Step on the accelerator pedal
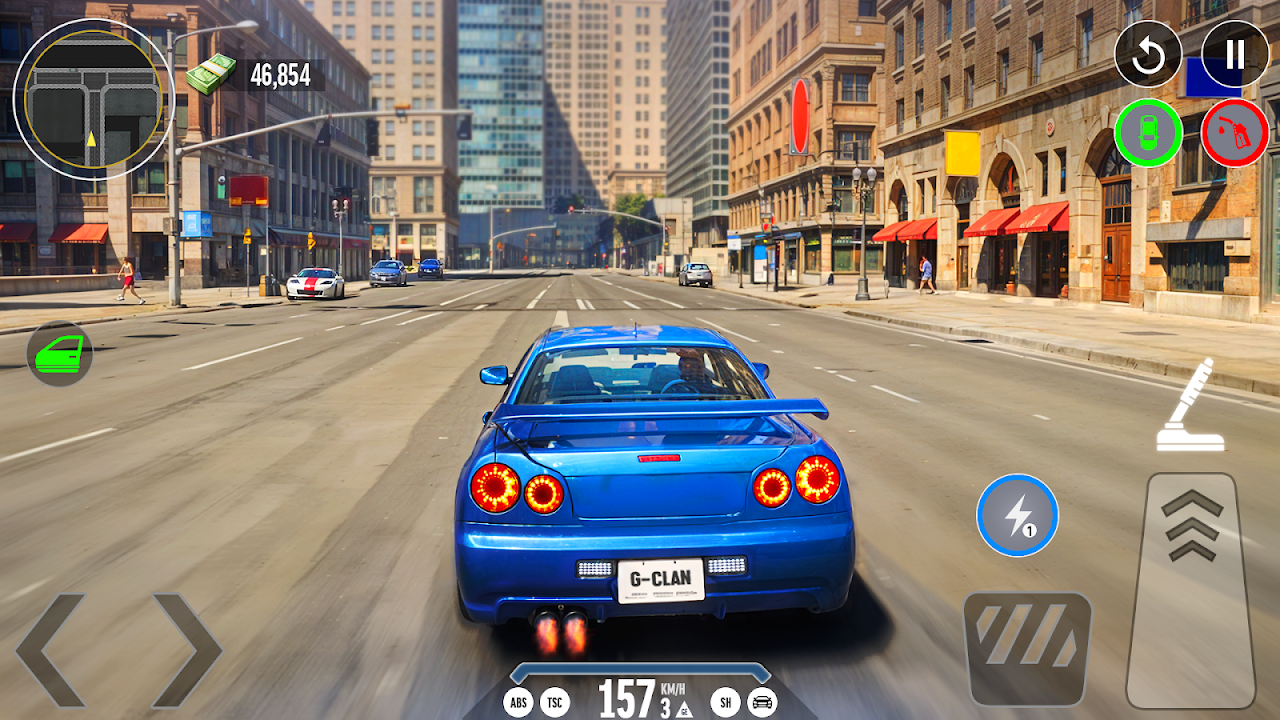1280x720 pixels. (x=1191, y=590)
